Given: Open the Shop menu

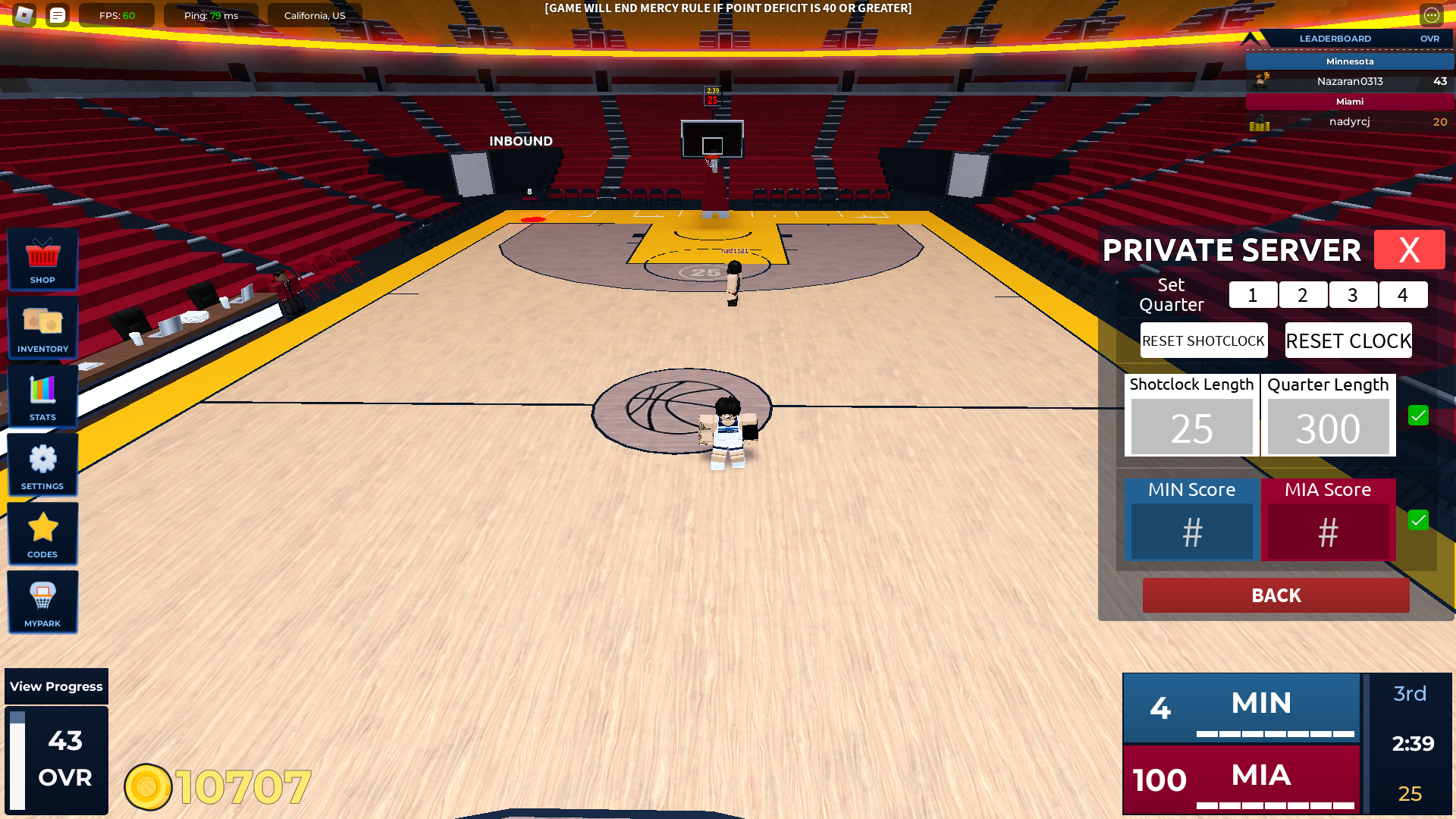Looking at the screenshot, I should (x=42, y=259).
